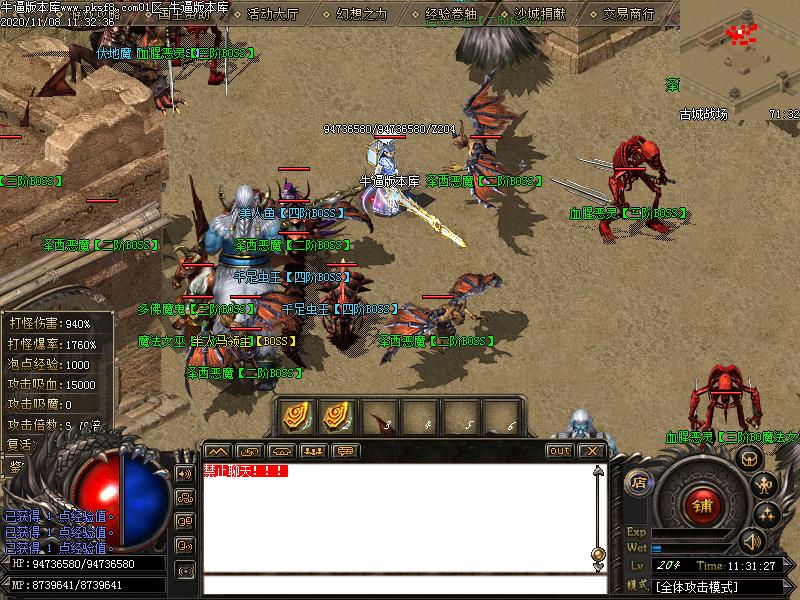Open the 活动大厅 menu
800x600 pixels.
[271, 15]
